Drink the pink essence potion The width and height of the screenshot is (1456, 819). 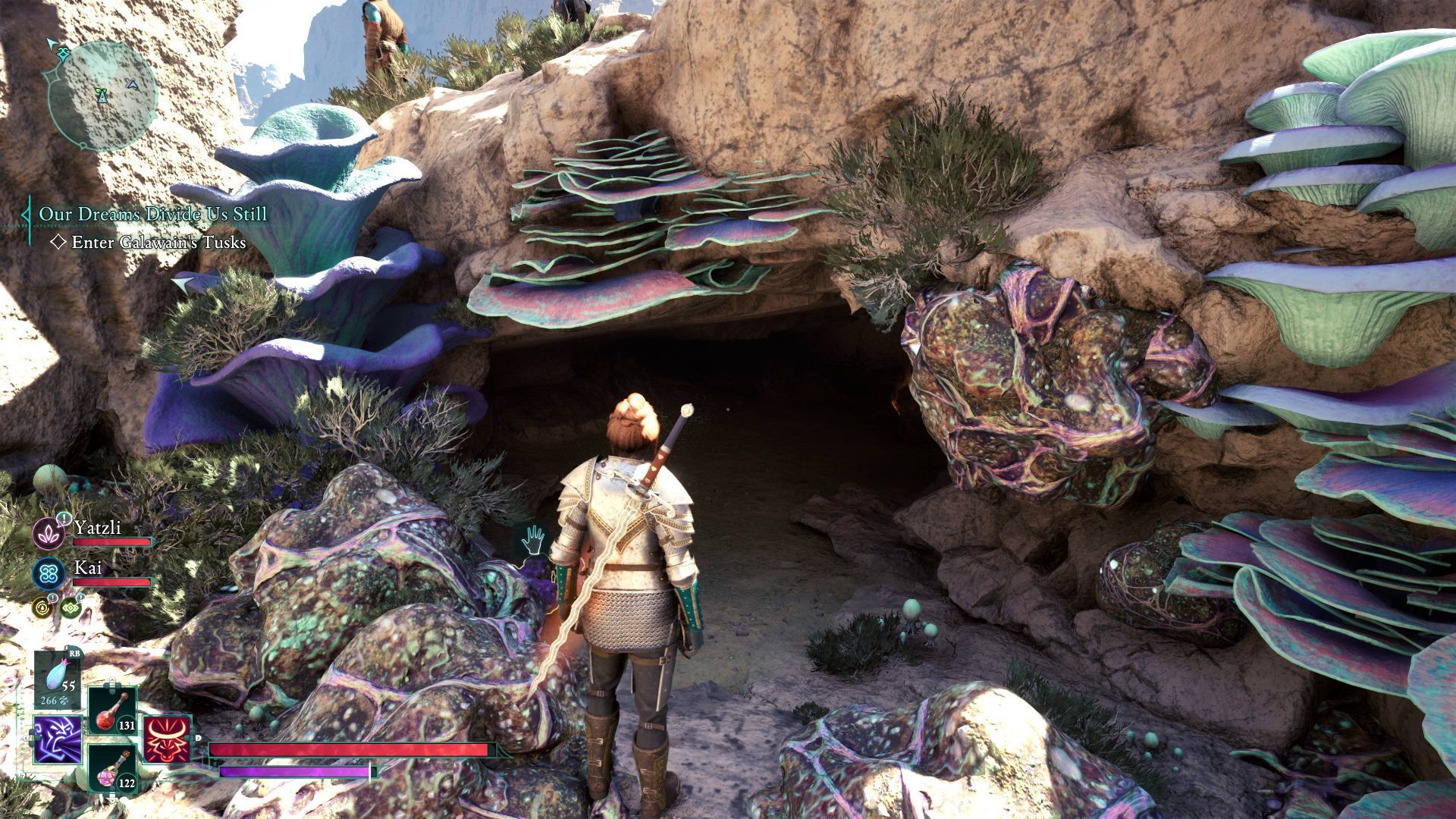[x=112, y=769]
